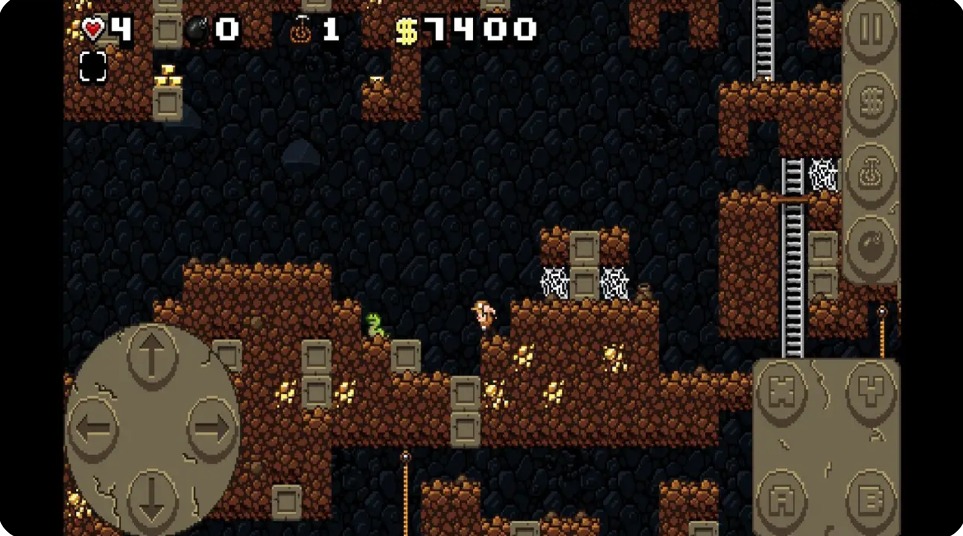Tap the bomb button on the right panel
Viewport: 963px width, 536px height.
click(870, 244)
